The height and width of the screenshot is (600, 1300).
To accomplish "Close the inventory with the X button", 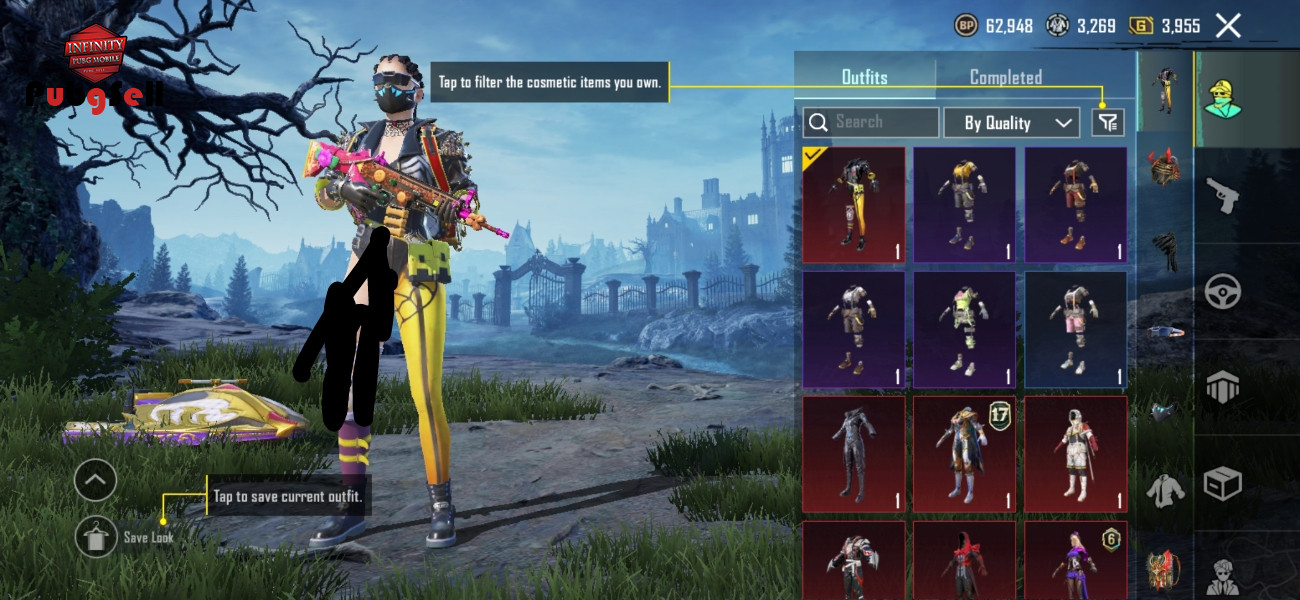I will (1228, 26).
